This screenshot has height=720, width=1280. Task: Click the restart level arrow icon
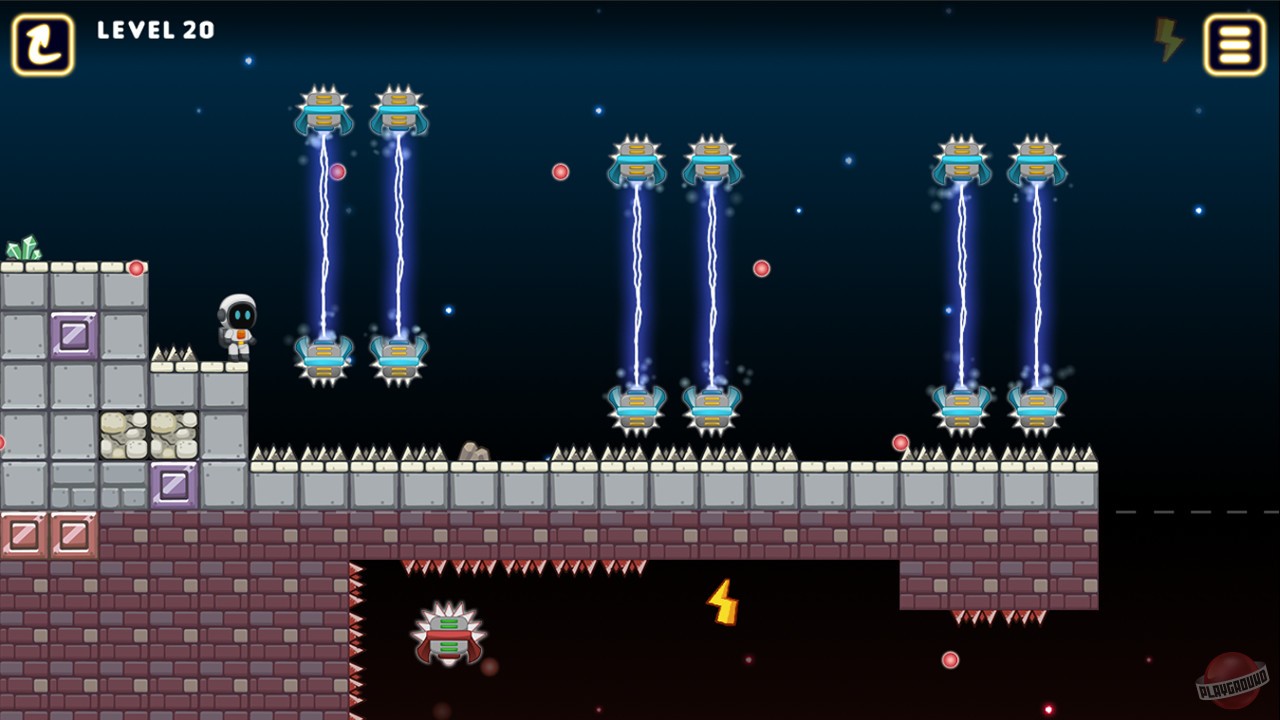(x=41, y=44)
